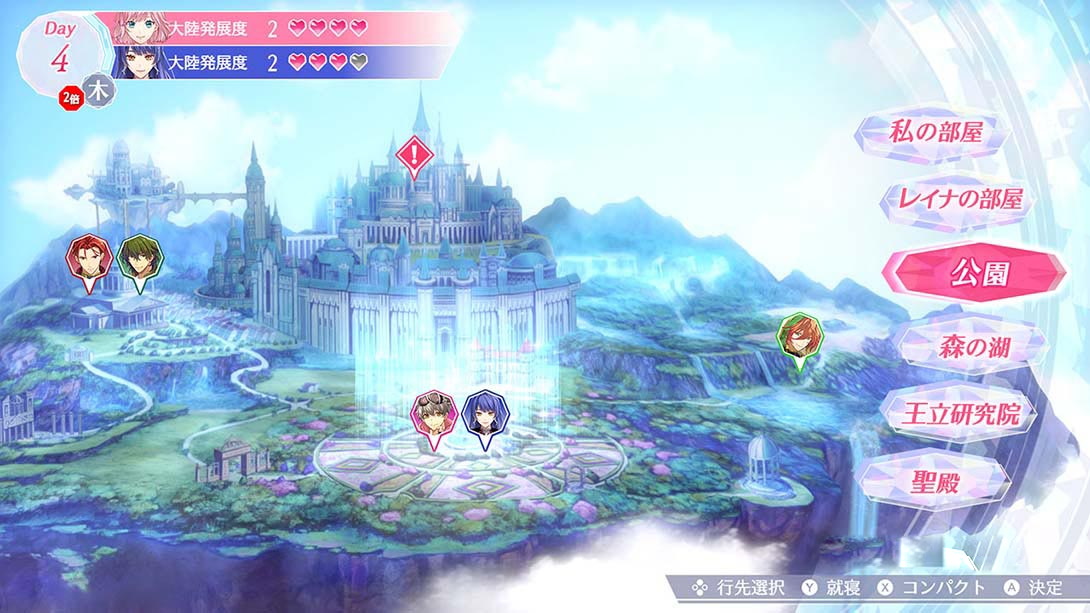This screenshot has width=1090, height=613.
Task: Pick the orange-haired character marker near the lake
Action: (x=797, y=335)
